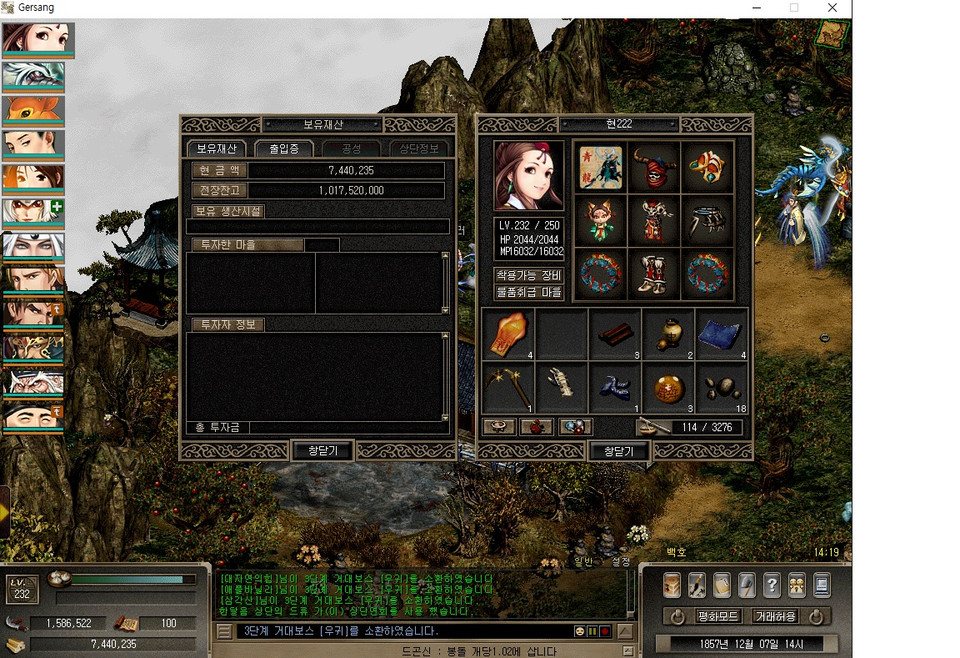Select the top party member portrait
Image resolution: width=960 pixels, height=658 pixels.
[x=33, y=38]
